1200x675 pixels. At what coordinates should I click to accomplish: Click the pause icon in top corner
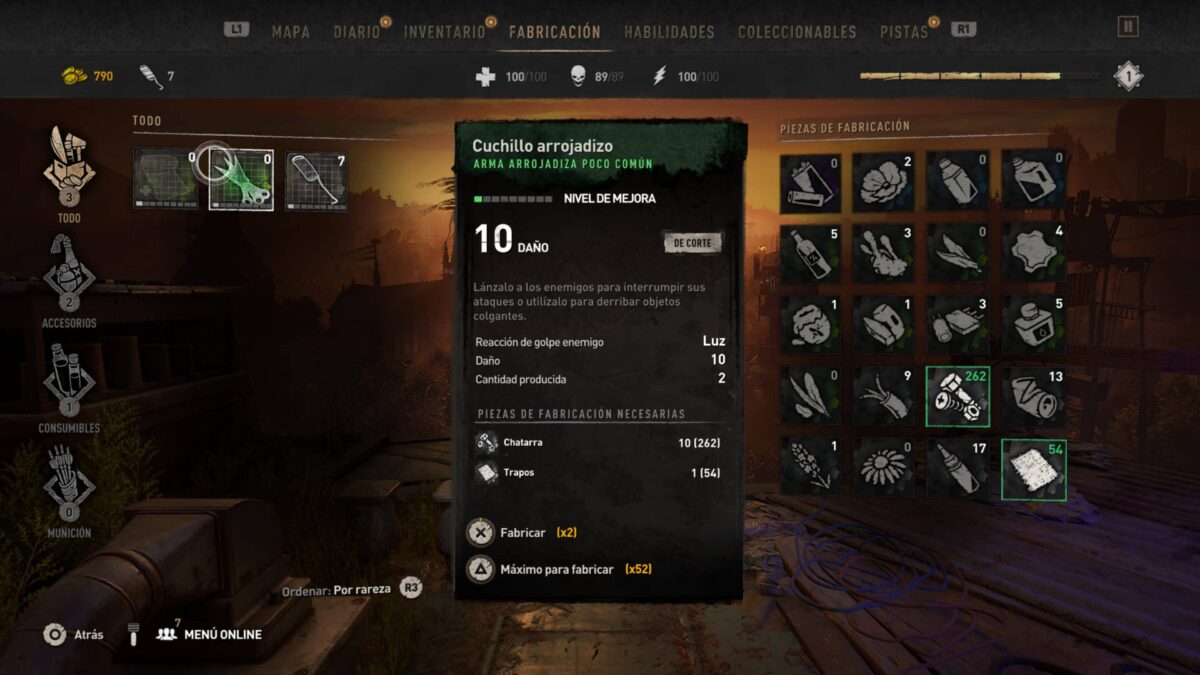click(x=1128, y=27)
